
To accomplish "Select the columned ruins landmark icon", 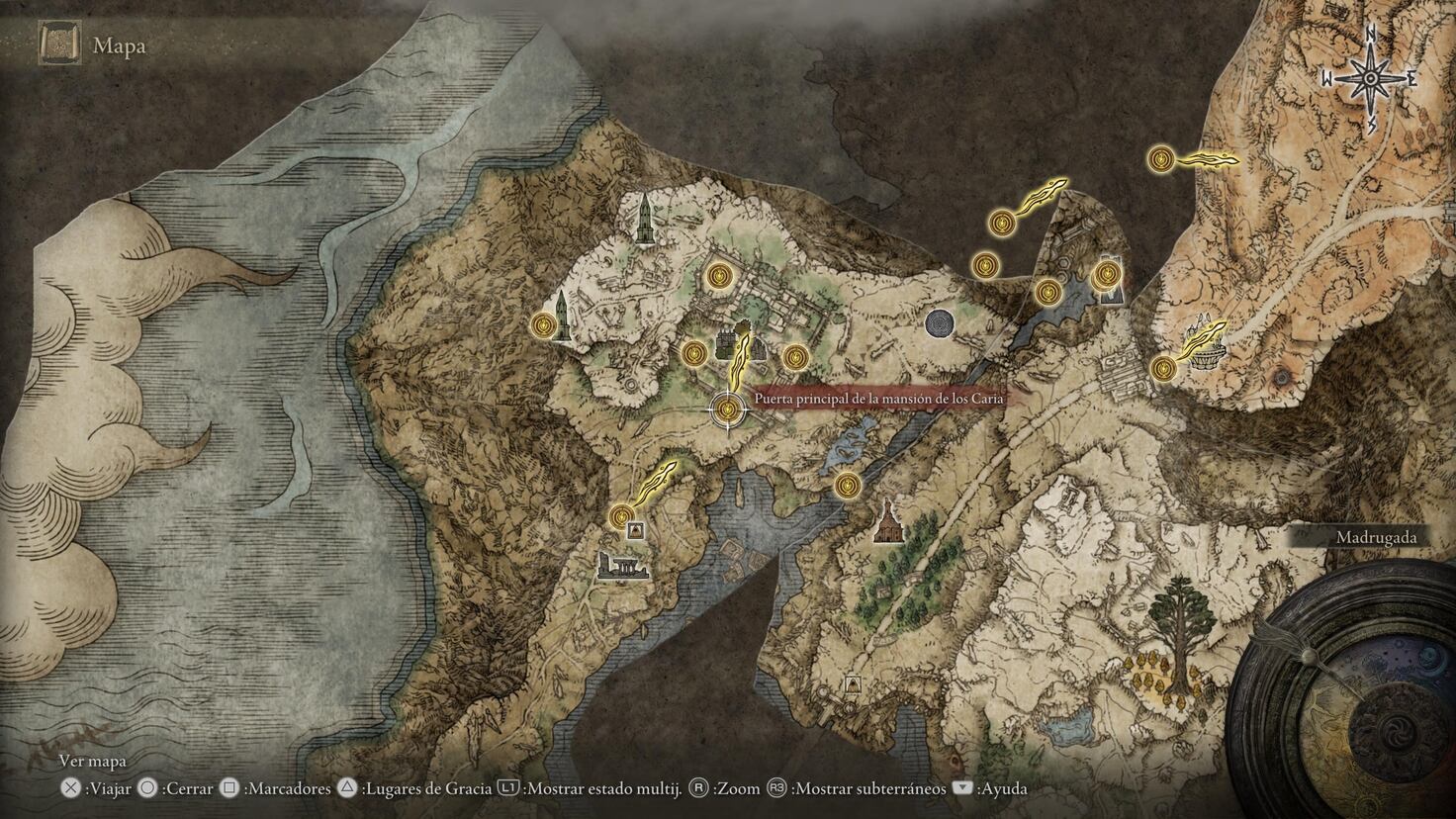I will tap(622, 567).
